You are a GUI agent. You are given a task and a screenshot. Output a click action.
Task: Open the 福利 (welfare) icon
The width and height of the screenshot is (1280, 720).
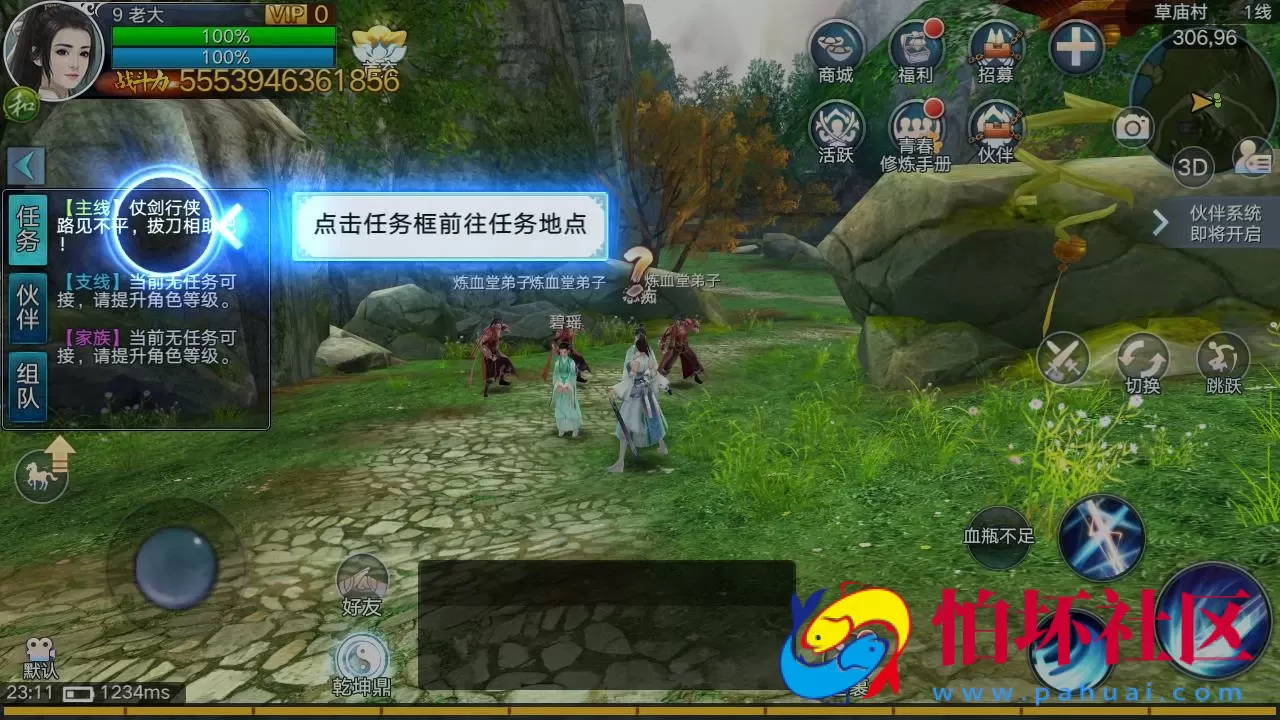[x=915, y=46]
